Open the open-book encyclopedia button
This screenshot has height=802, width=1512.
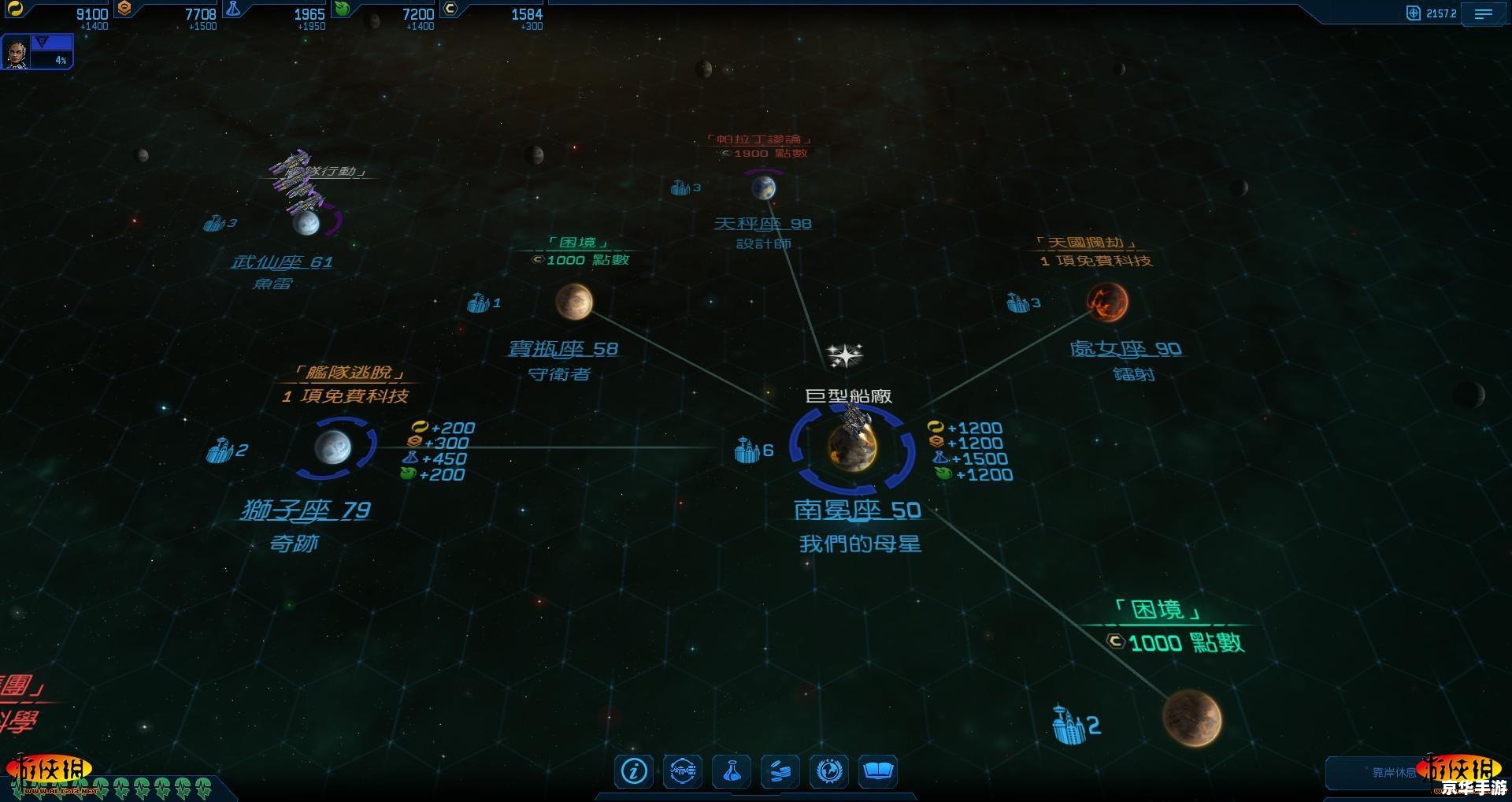(x=877, y=770)
